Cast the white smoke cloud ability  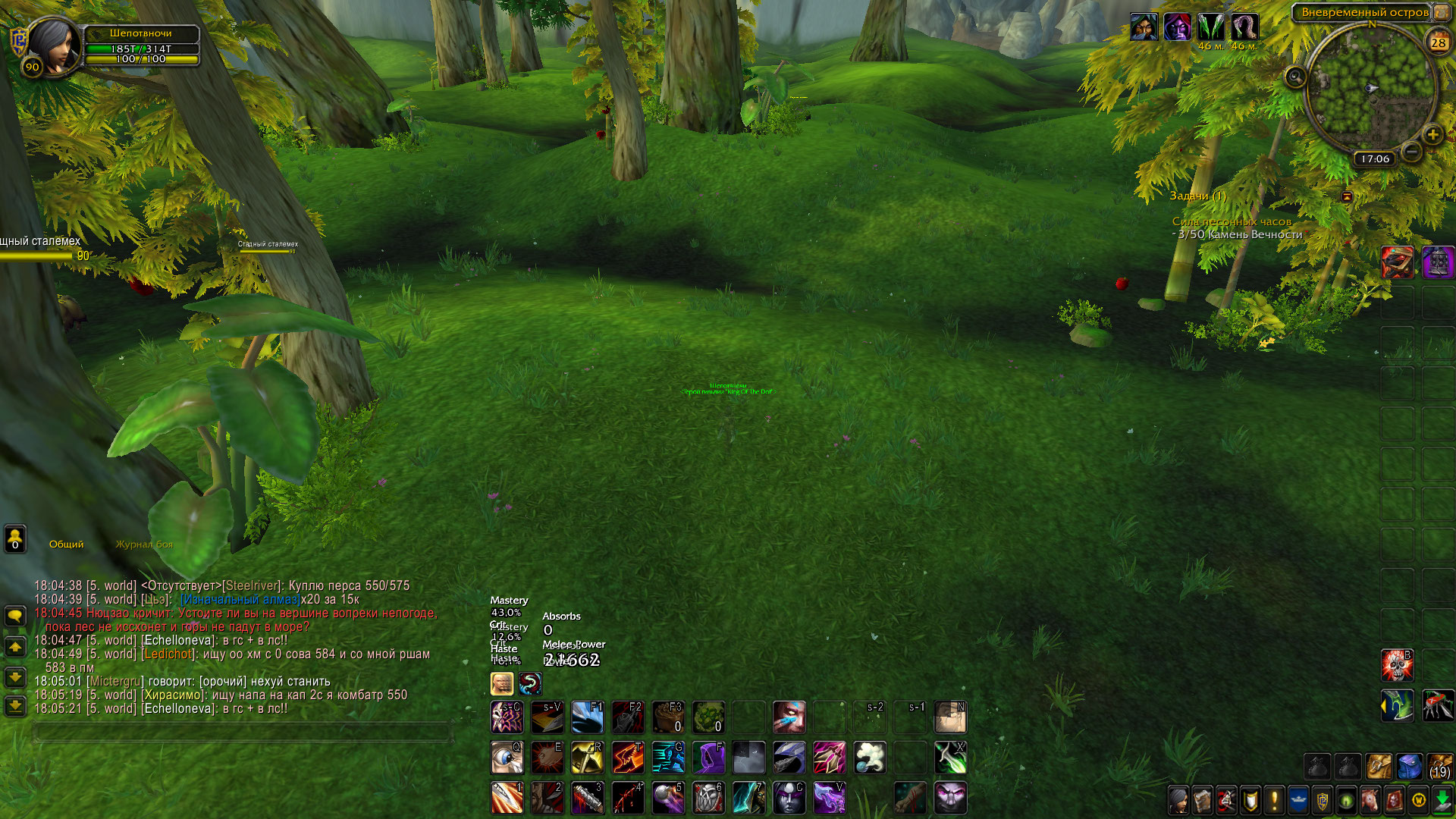(x=870, y=757)
